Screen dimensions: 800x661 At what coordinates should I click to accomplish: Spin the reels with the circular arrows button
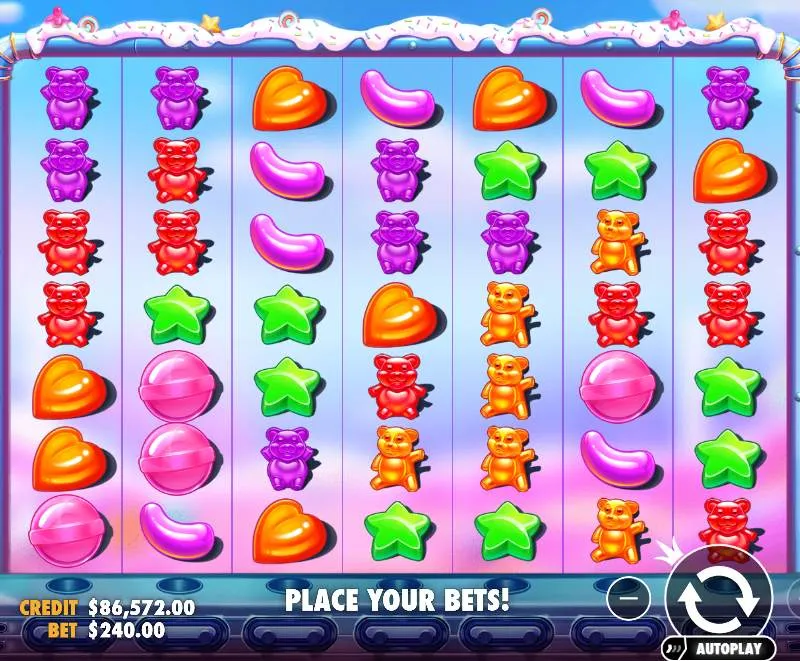[718, 596]
